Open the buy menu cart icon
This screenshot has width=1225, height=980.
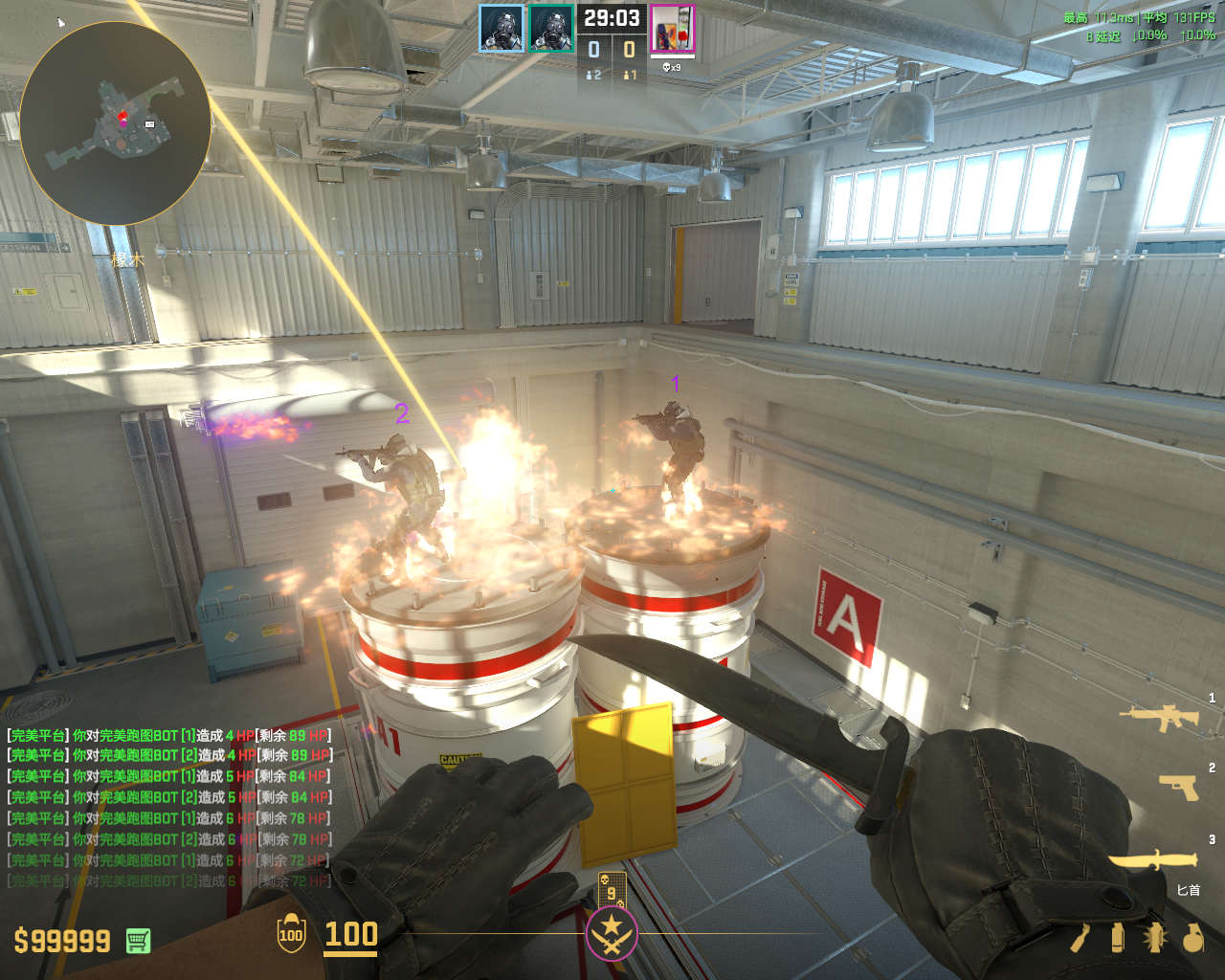coord(138,941)
